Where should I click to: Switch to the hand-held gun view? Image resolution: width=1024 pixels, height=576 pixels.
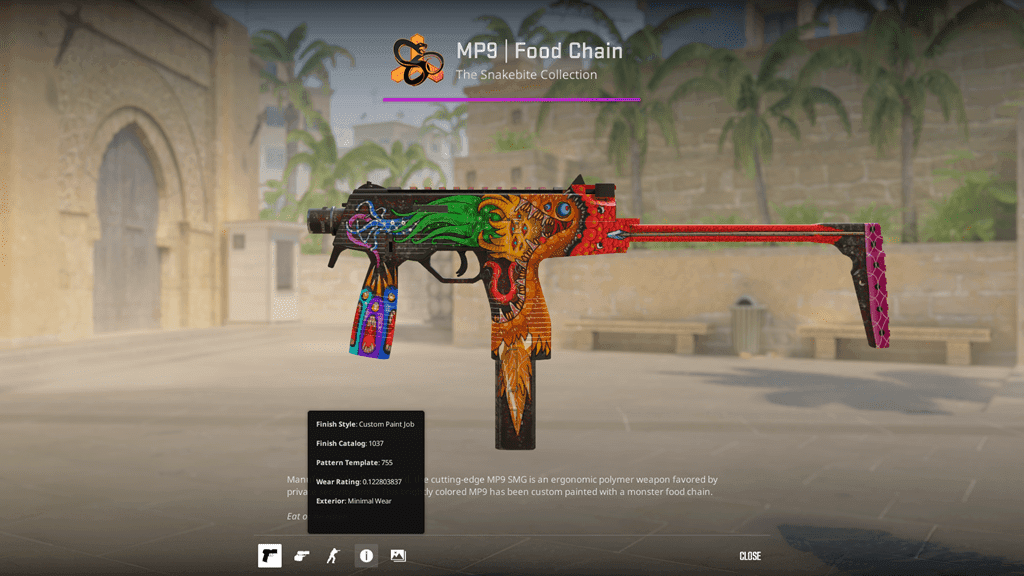tap(301, 556)
